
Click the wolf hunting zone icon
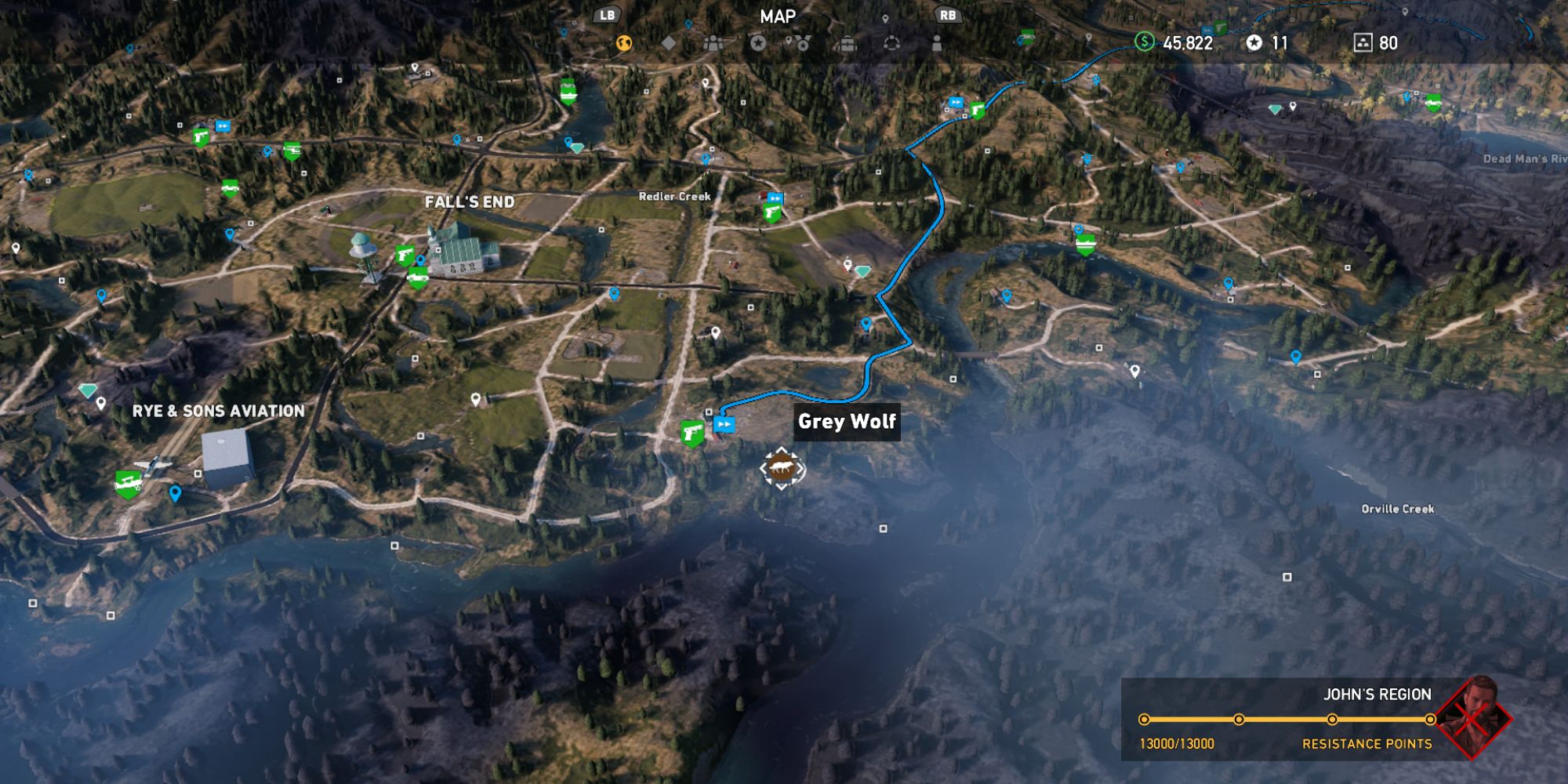pos(782,467)
